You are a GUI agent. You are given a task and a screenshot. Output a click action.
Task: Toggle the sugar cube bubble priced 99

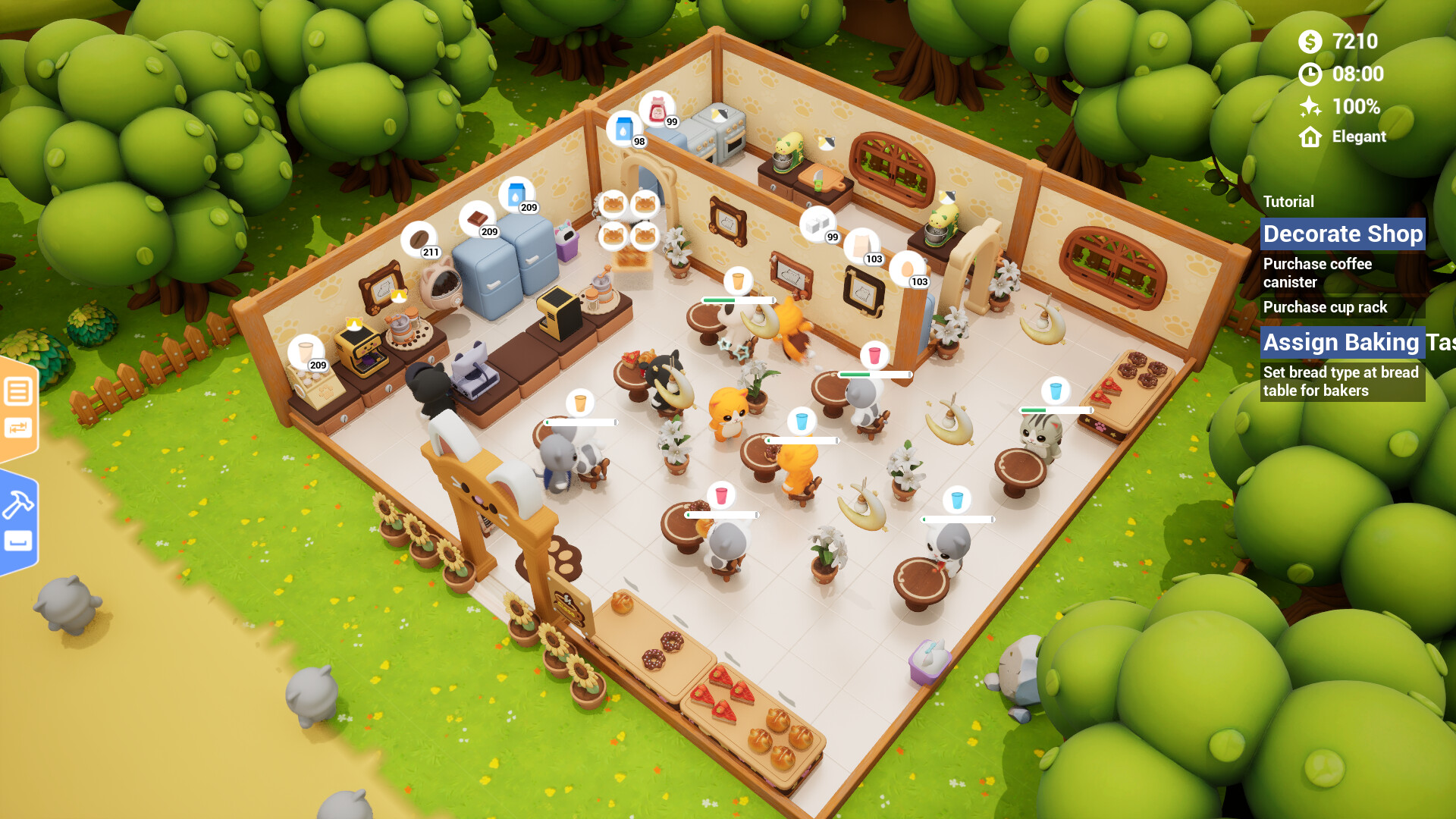pyautogui.click(x=818, y=225)
